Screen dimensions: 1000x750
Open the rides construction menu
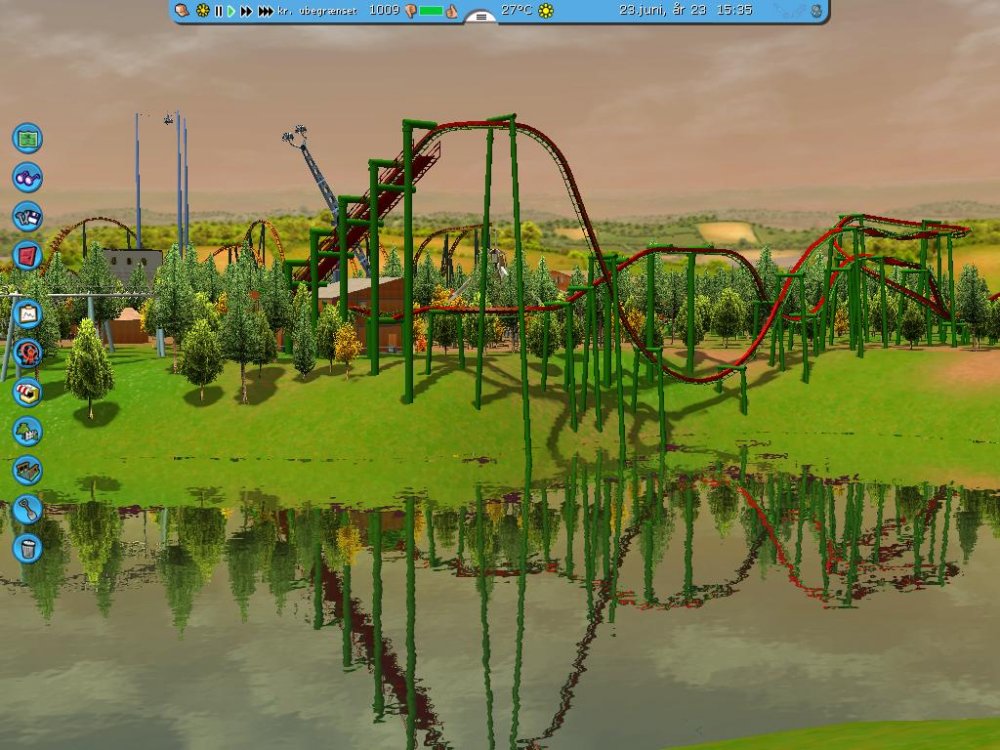(x=27, y=352)
